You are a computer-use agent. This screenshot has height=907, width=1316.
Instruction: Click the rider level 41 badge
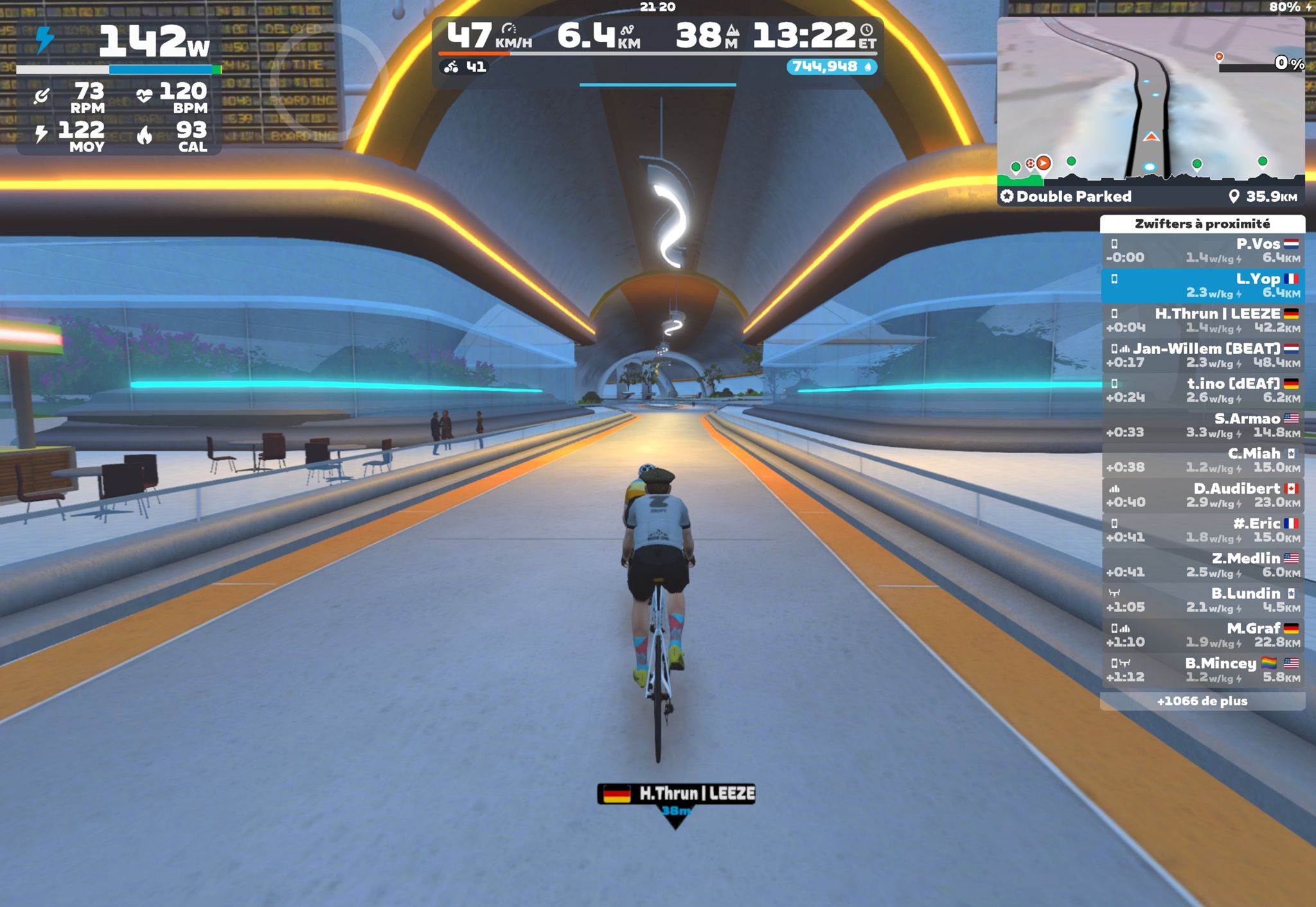pos(464,67)
